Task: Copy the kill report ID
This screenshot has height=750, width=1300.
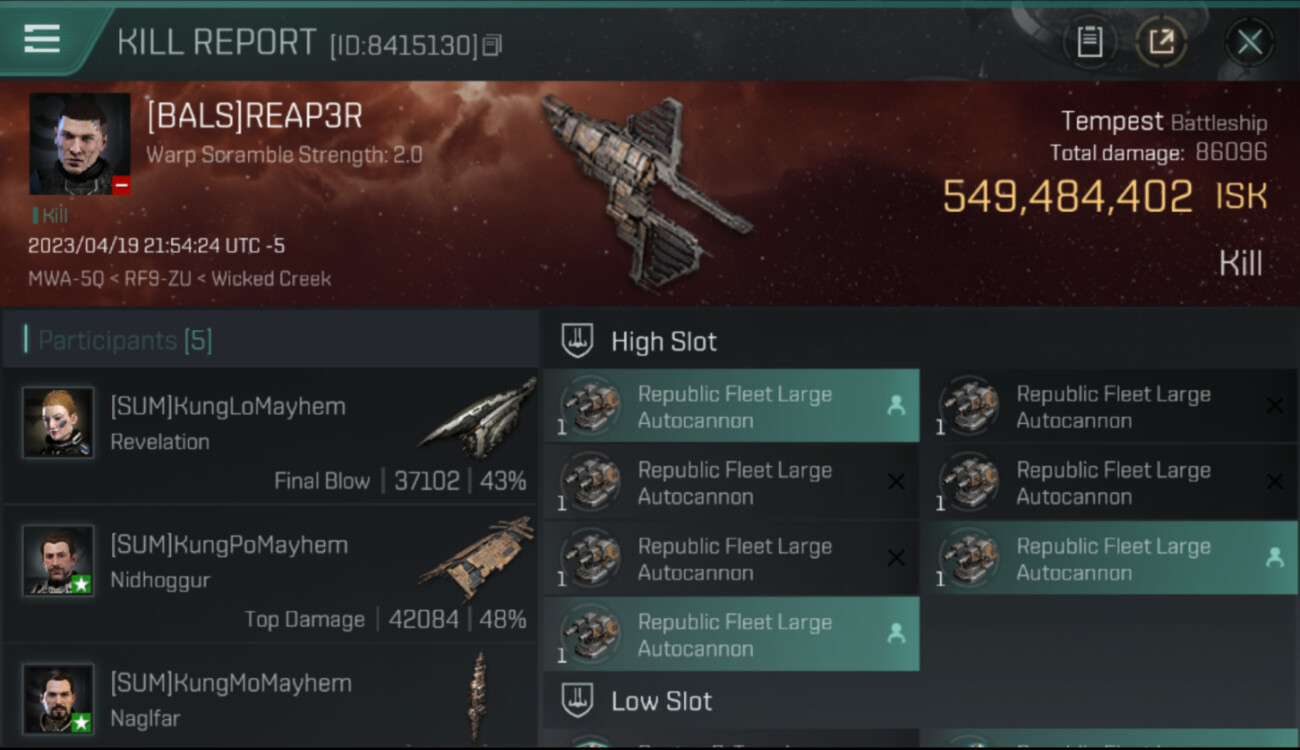Action: [x=491, y=45]
